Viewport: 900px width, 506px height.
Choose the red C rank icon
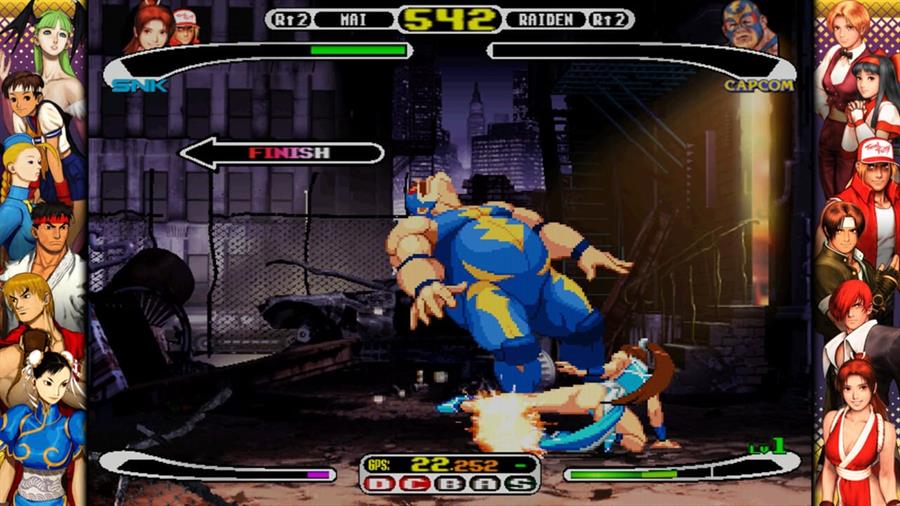pyautogui.click(x=415, y=484)
